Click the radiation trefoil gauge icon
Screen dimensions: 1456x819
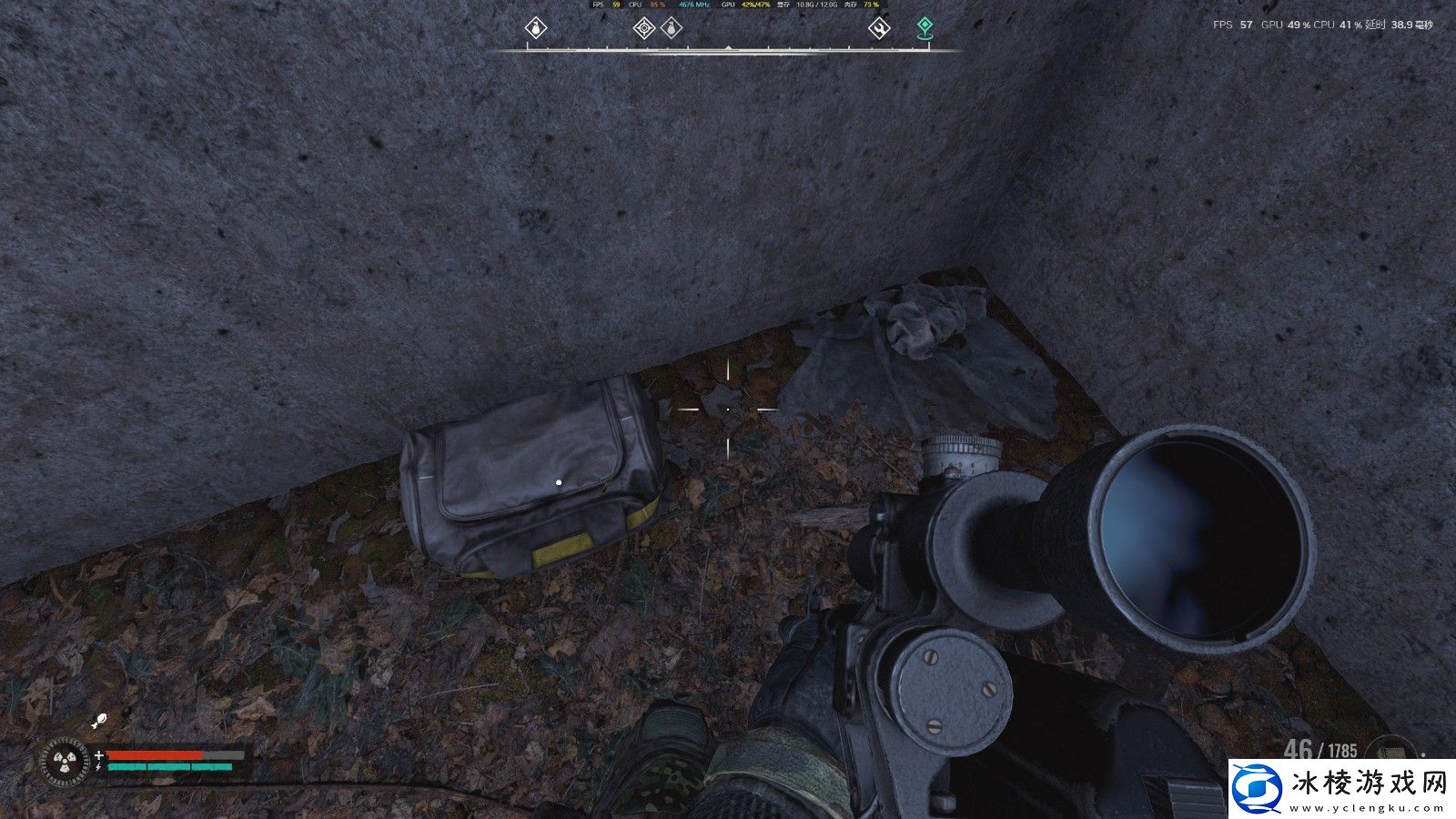66,763
